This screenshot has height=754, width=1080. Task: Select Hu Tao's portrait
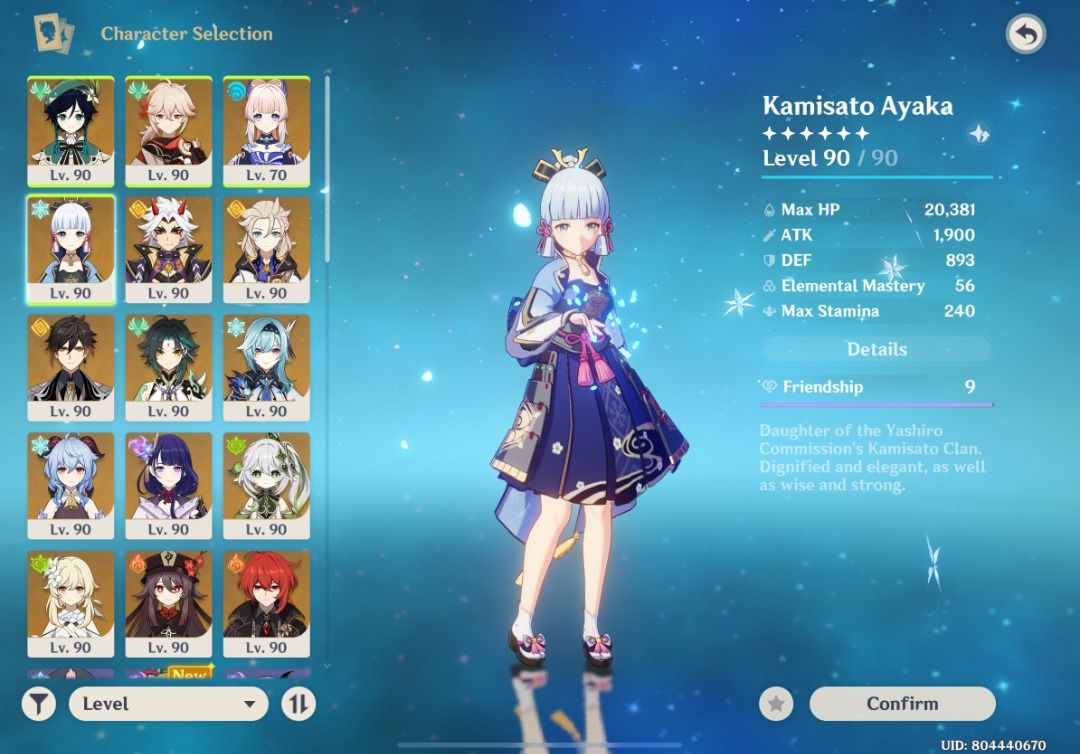click(168, 603)
